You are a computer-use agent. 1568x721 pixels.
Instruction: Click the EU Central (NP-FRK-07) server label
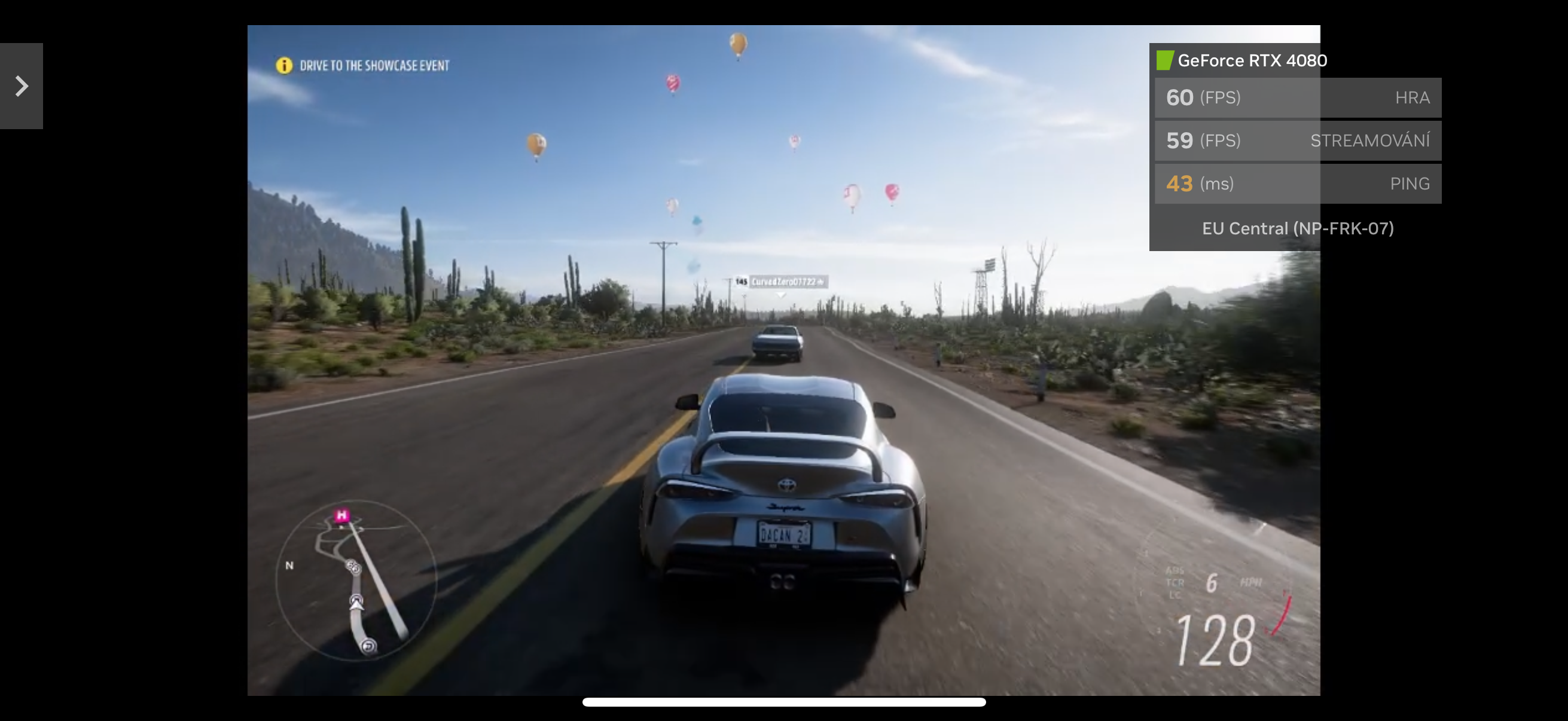click(1297, 228)
